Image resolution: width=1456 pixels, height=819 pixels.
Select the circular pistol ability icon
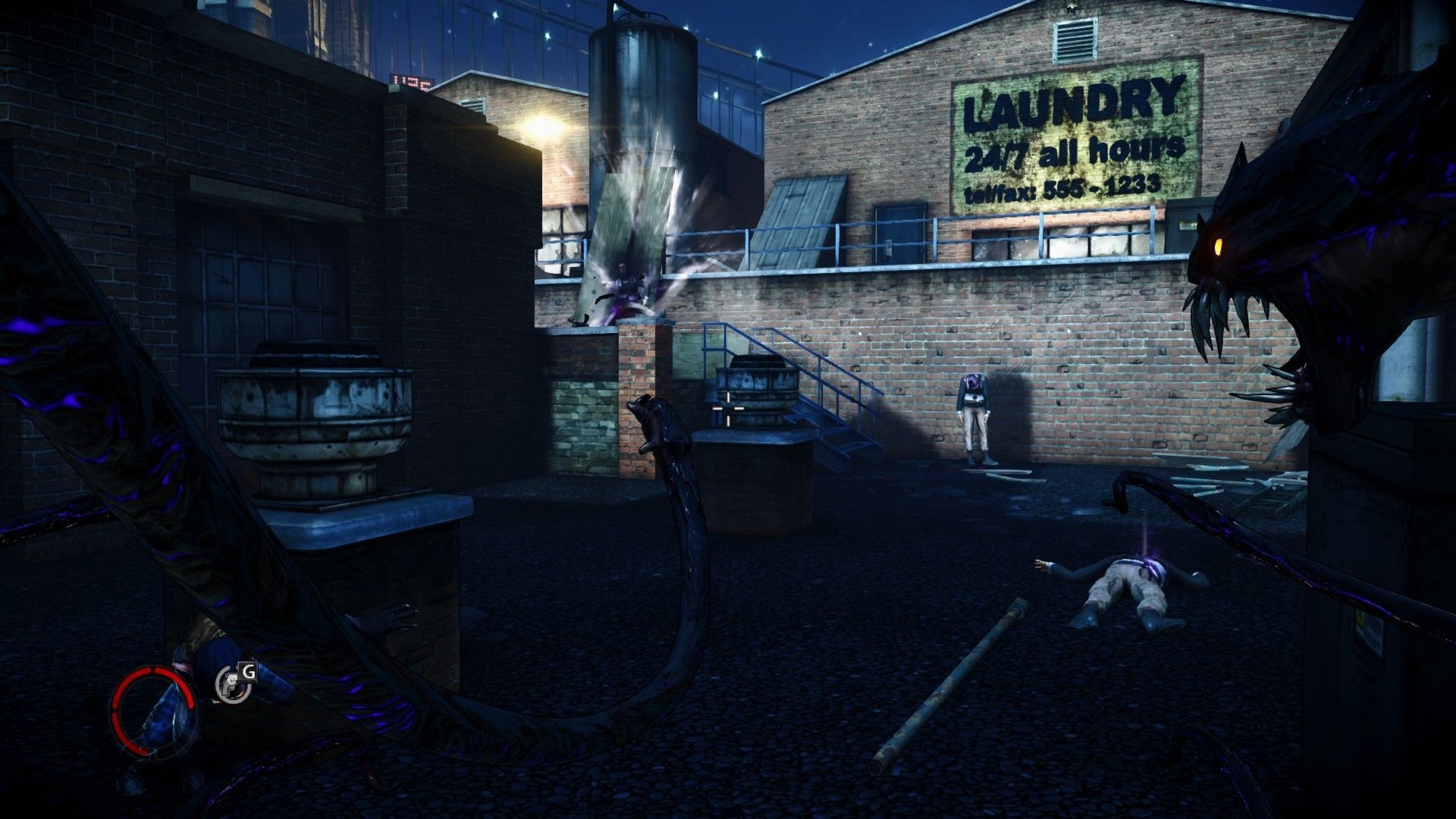(x=228, y=685)
